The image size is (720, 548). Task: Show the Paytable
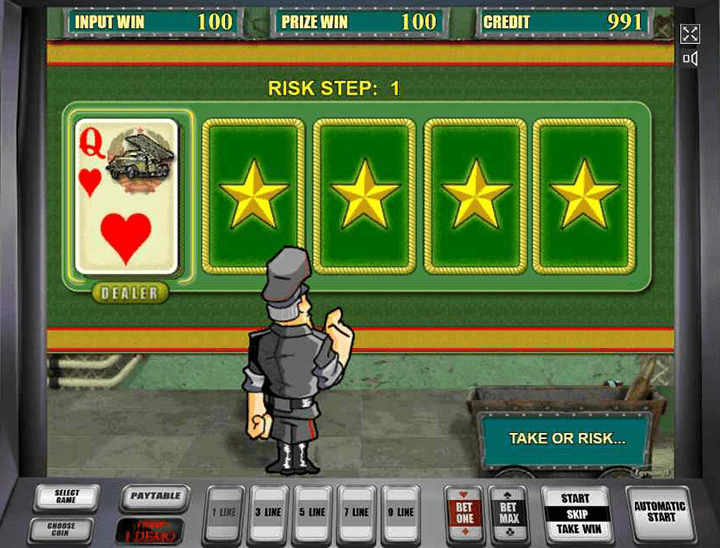(x=153, y=495)
